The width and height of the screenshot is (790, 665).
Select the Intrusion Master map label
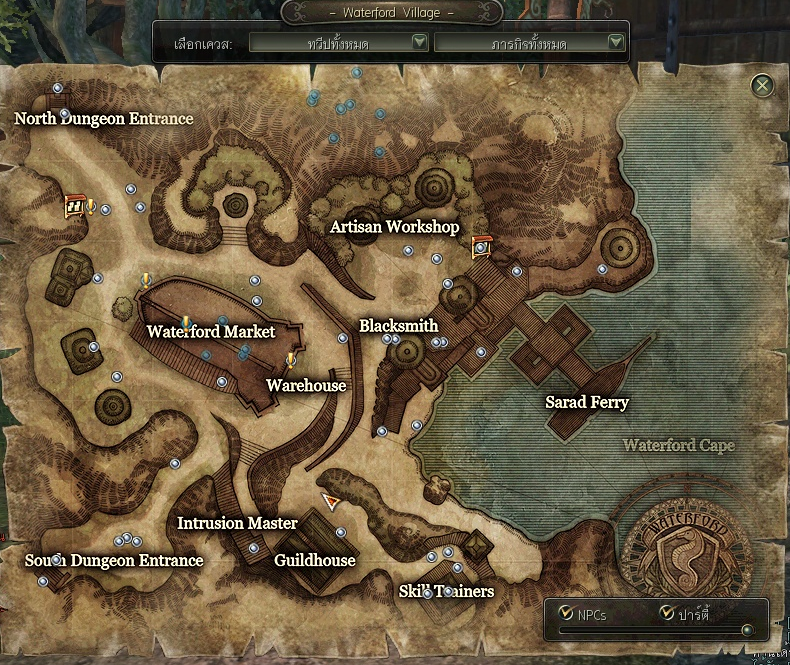237,523
